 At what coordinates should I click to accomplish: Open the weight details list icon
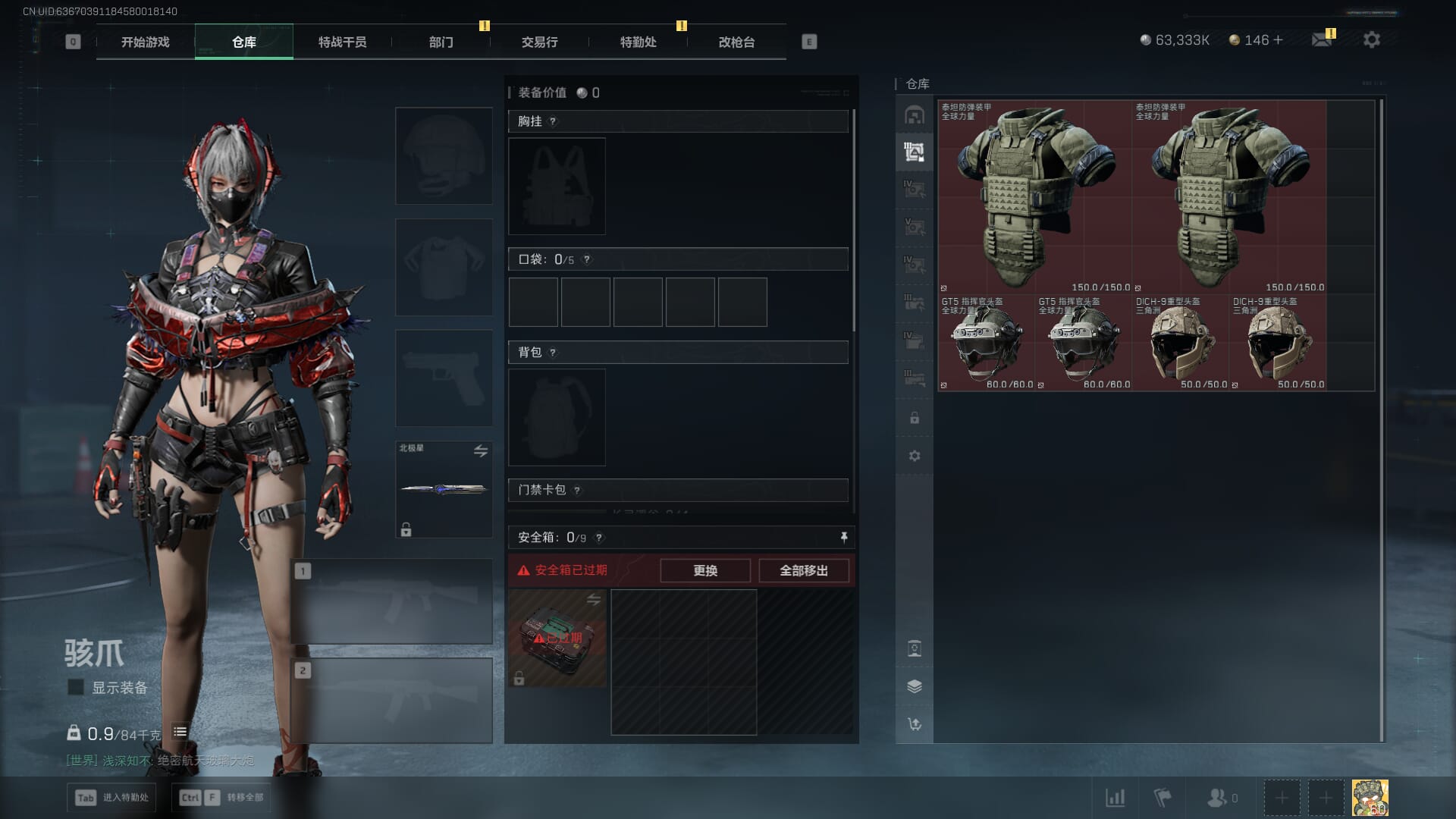click(180, 732)
